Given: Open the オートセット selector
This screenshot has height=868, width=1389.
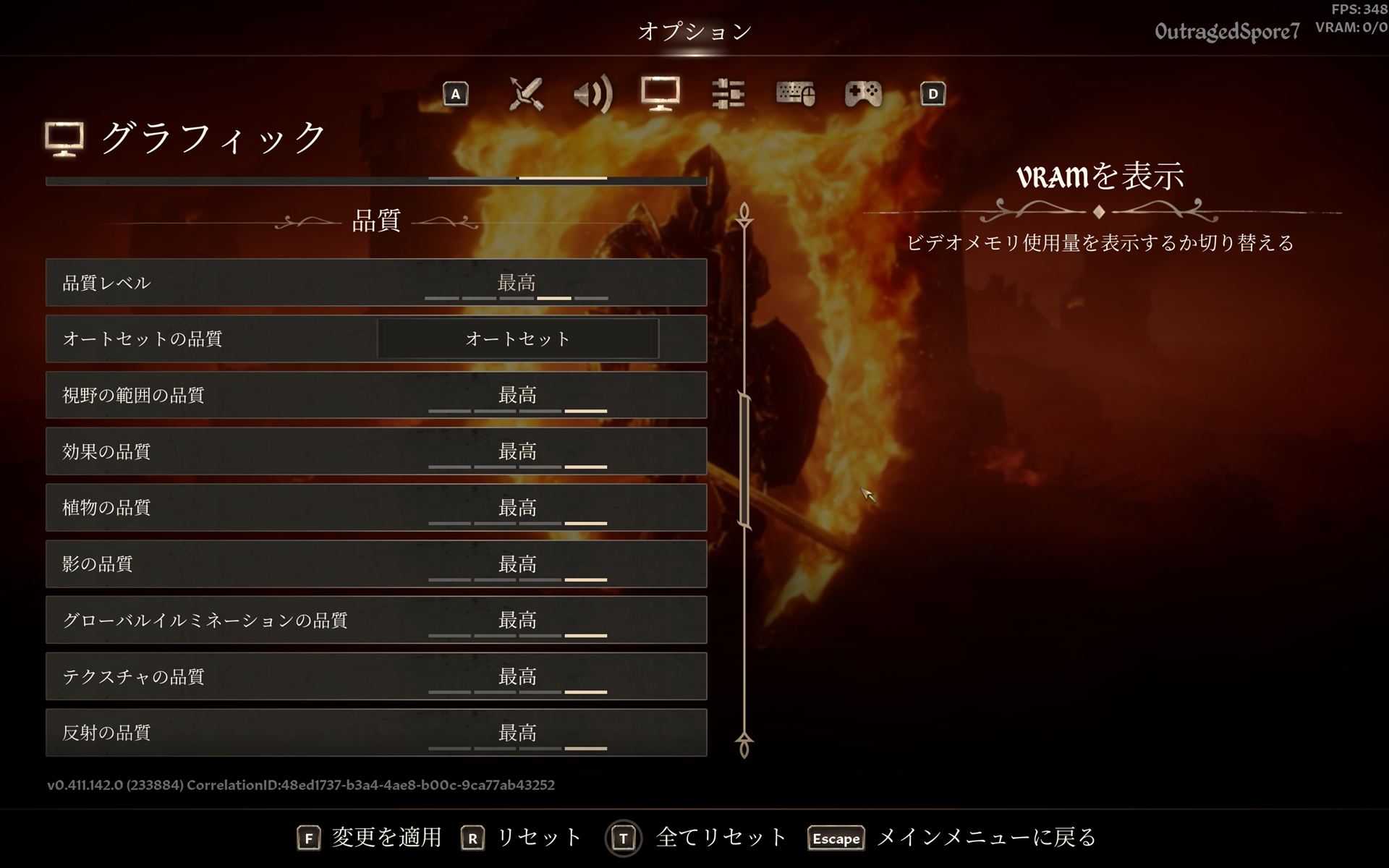Looking at the screenshot, I should [x=517, y=339].
